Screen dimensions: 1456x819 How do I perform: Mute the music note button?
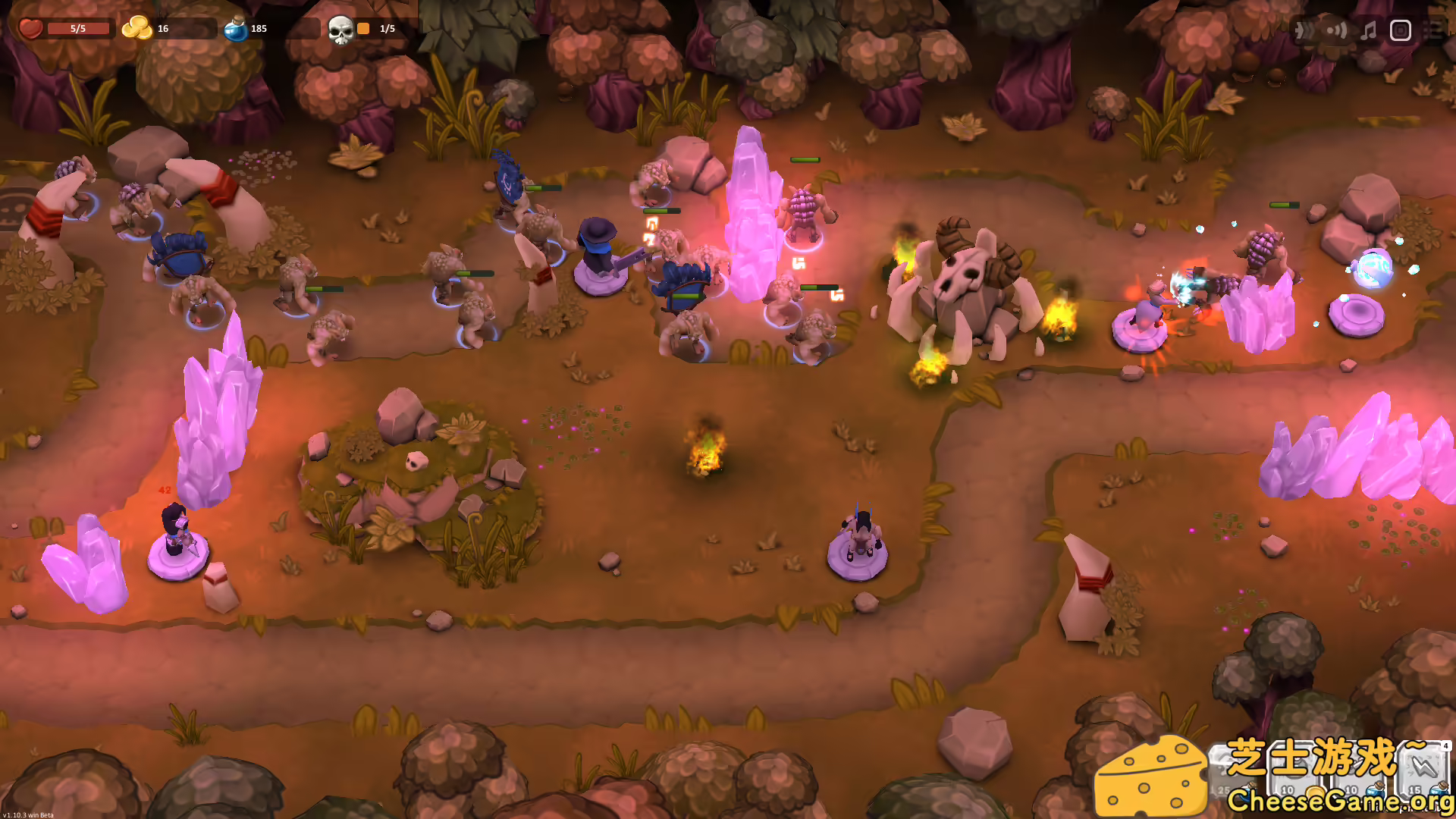pos(1369,30)
